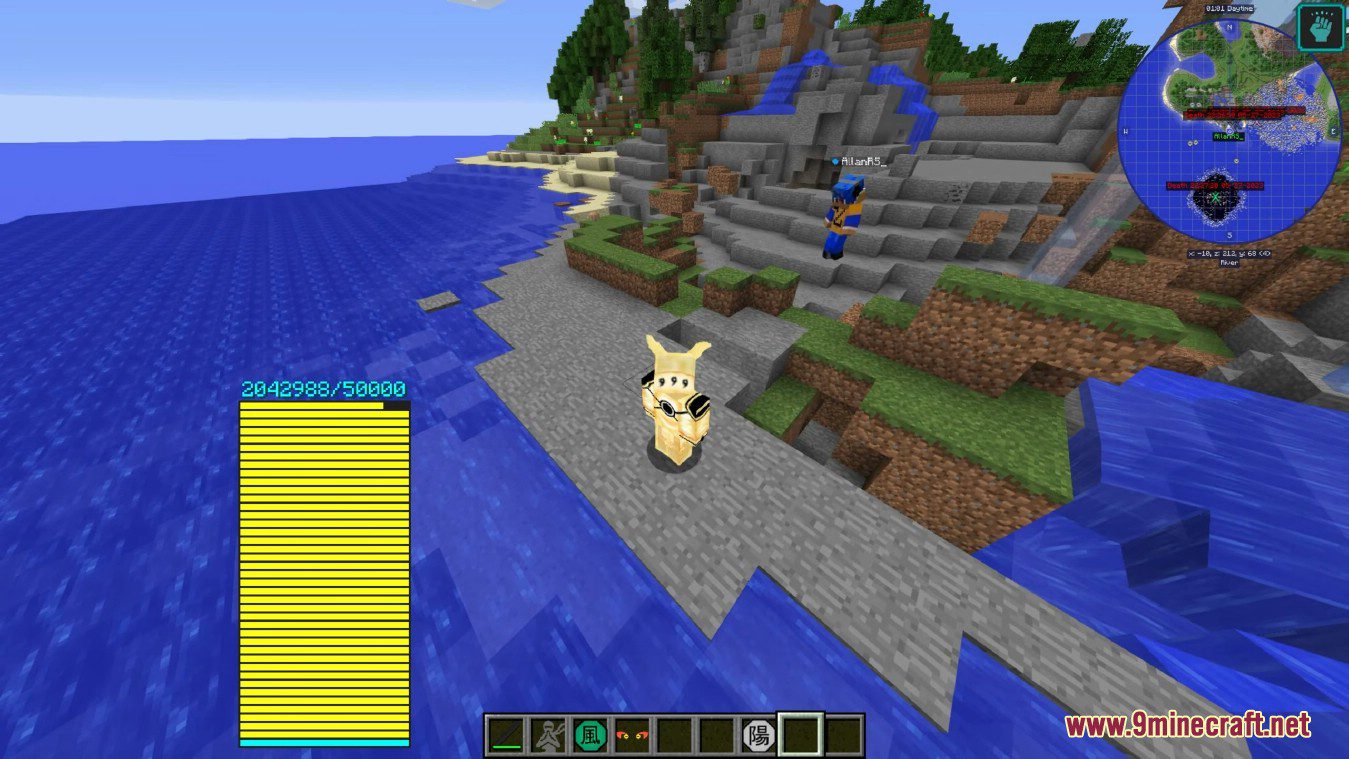This screenshot has width=1349, height=759.
Task: Select the highlighted empty hotbar slot
Action: (x=798, y=733)
